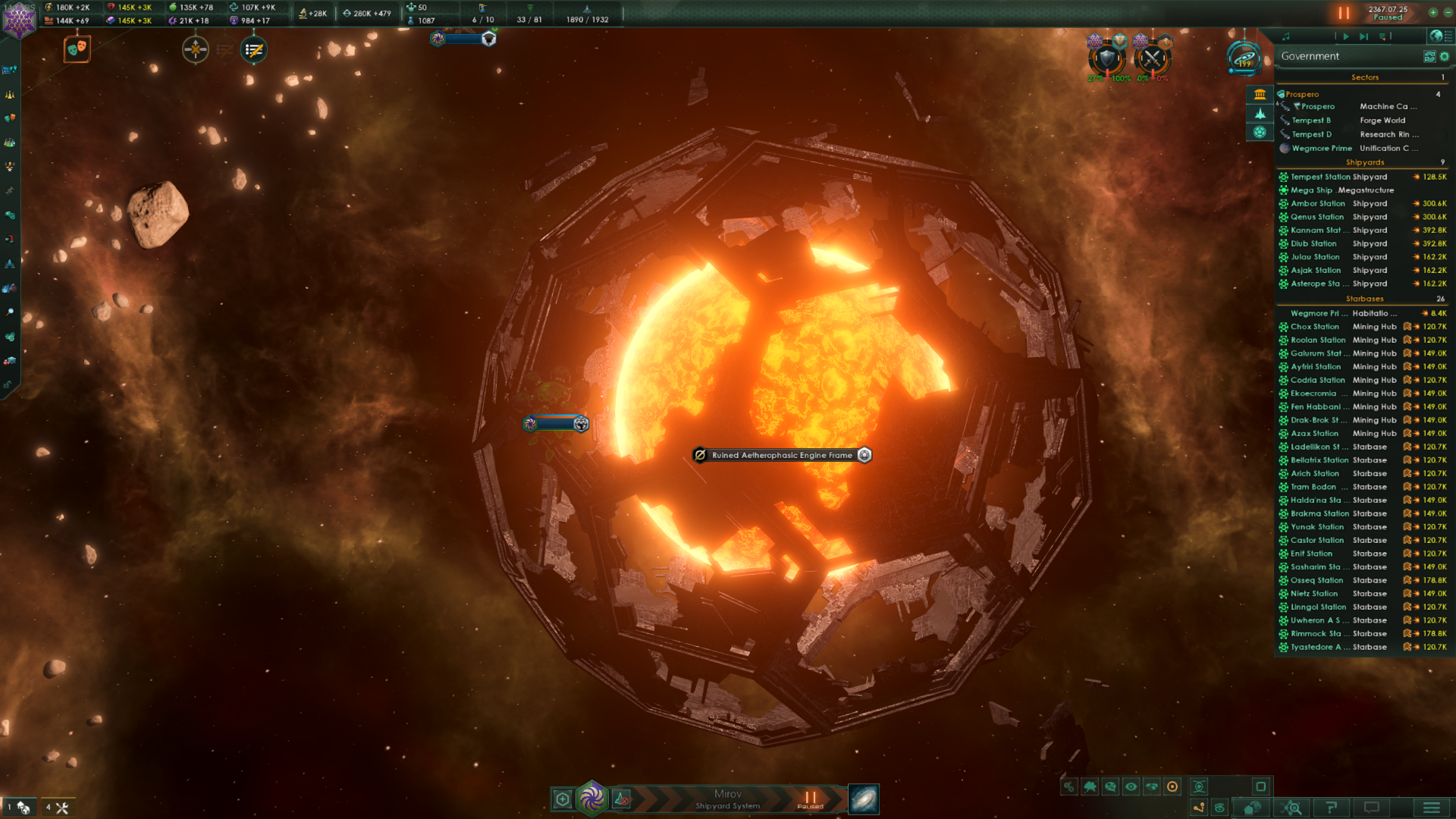Viewport: 1456px width, 819px height.
Task: Open the situation log with sword icon
Action: 253,50
